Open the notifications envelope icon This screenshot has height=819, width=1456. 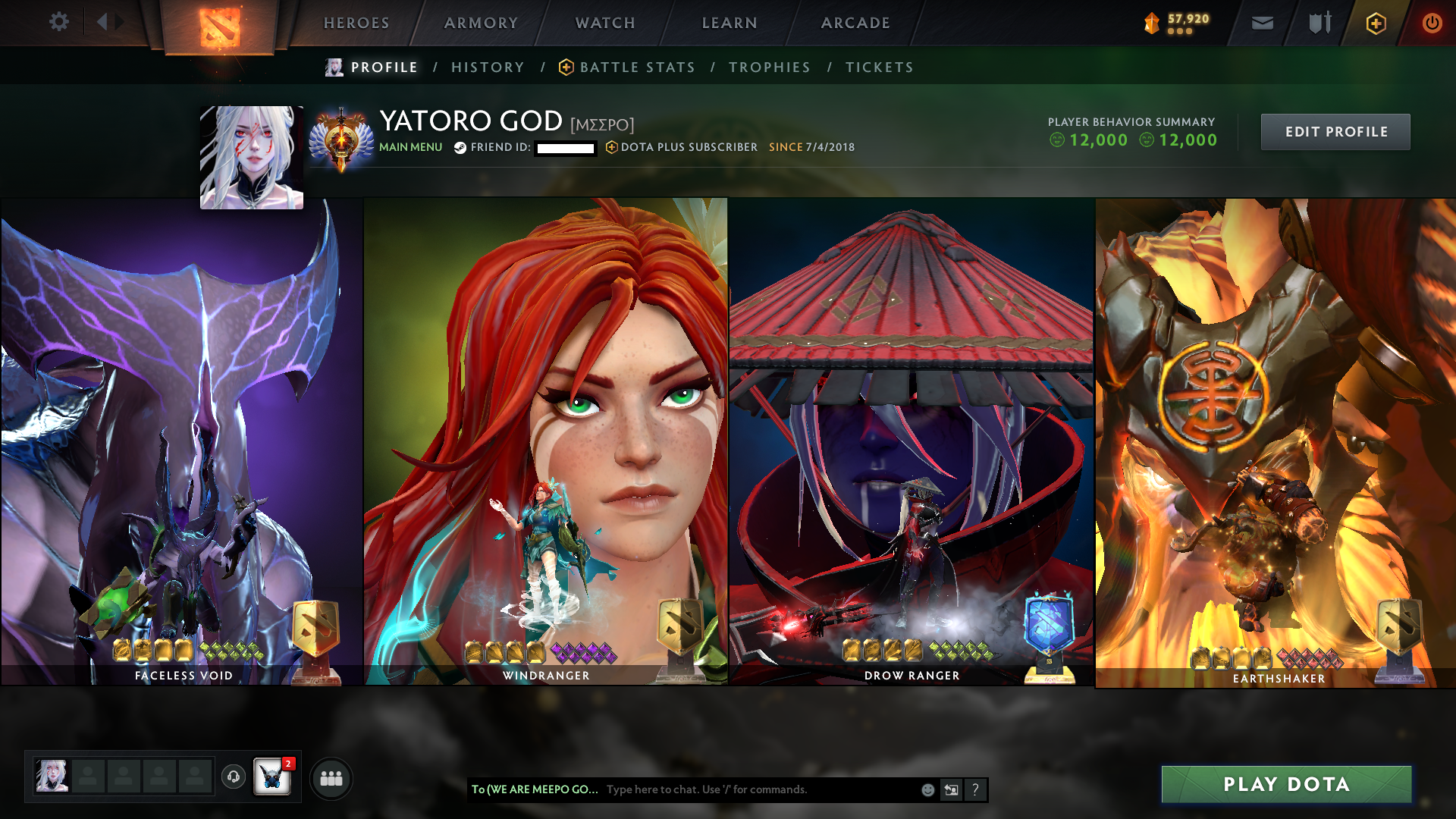tap(1261, 23)
